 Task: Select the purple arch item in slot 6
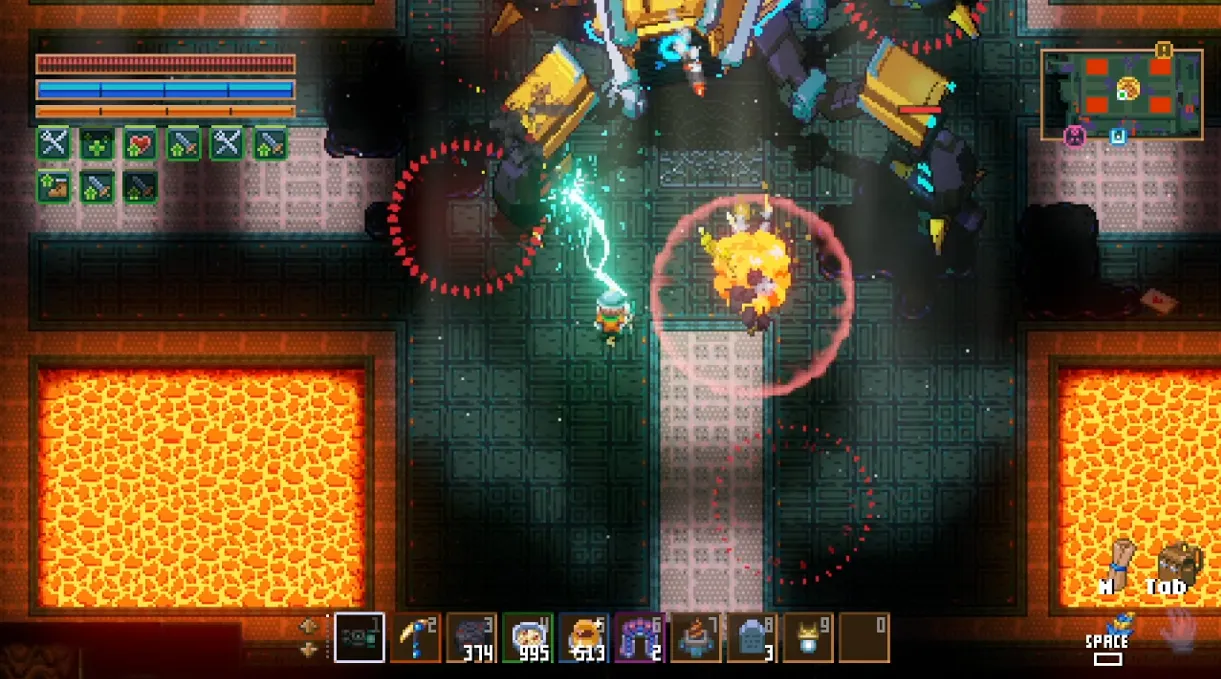tap(639, 638)
